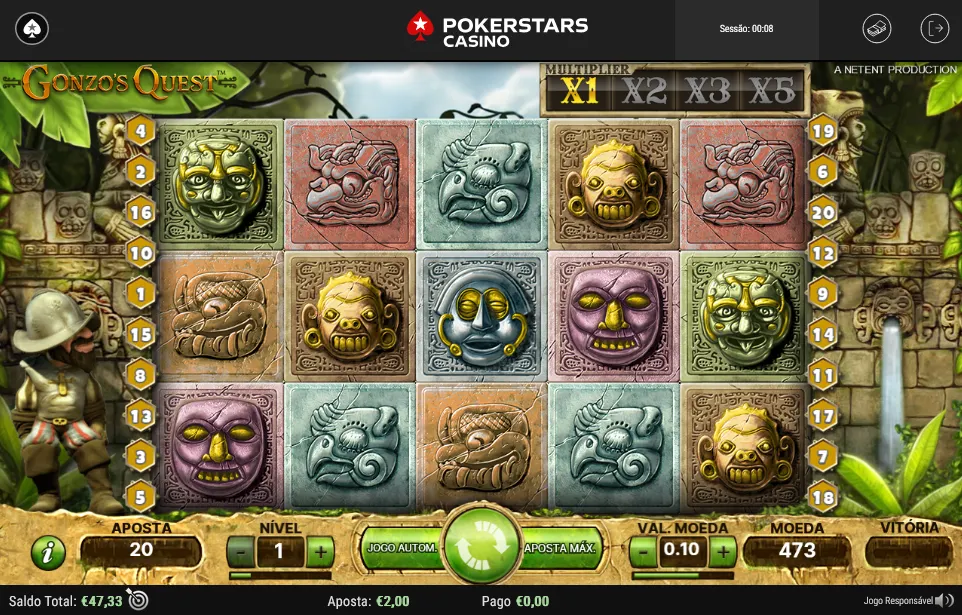Choose Aposta Máx. bet
The image size is (962, 615).
coord(560,548)
